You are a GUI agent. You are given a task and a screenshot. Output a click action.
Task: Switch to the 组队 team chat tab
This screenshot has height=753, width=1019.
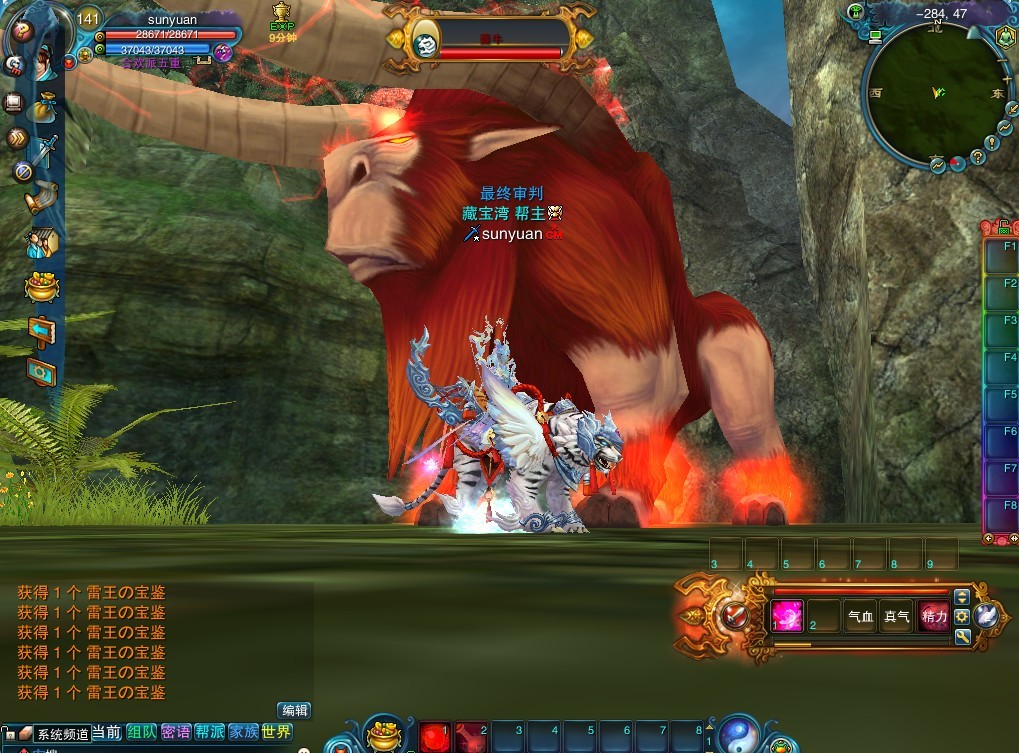(x=141, y=732)
